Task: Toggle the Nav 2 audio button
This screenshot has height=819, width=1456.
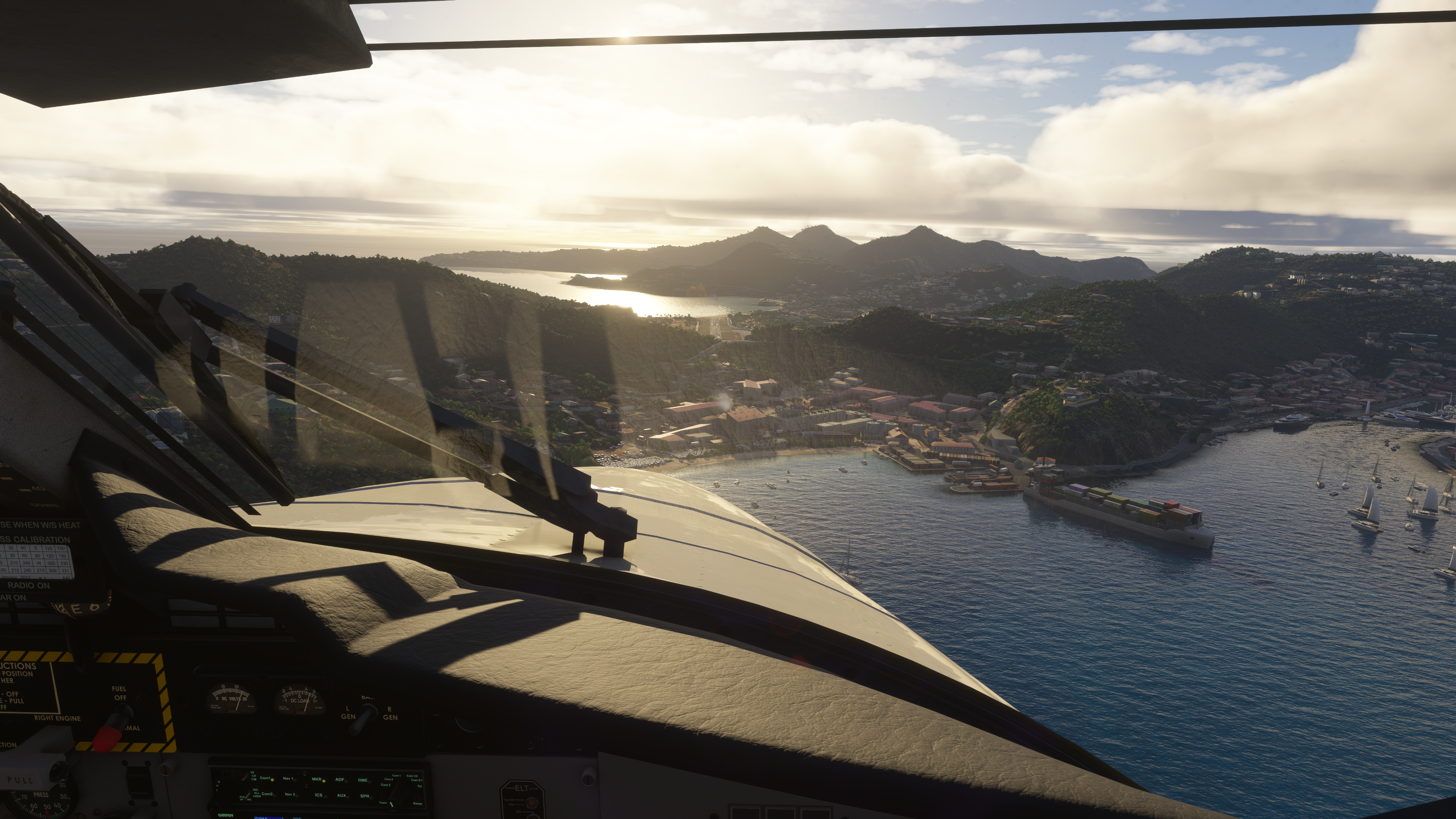Action: click(291, 795)
